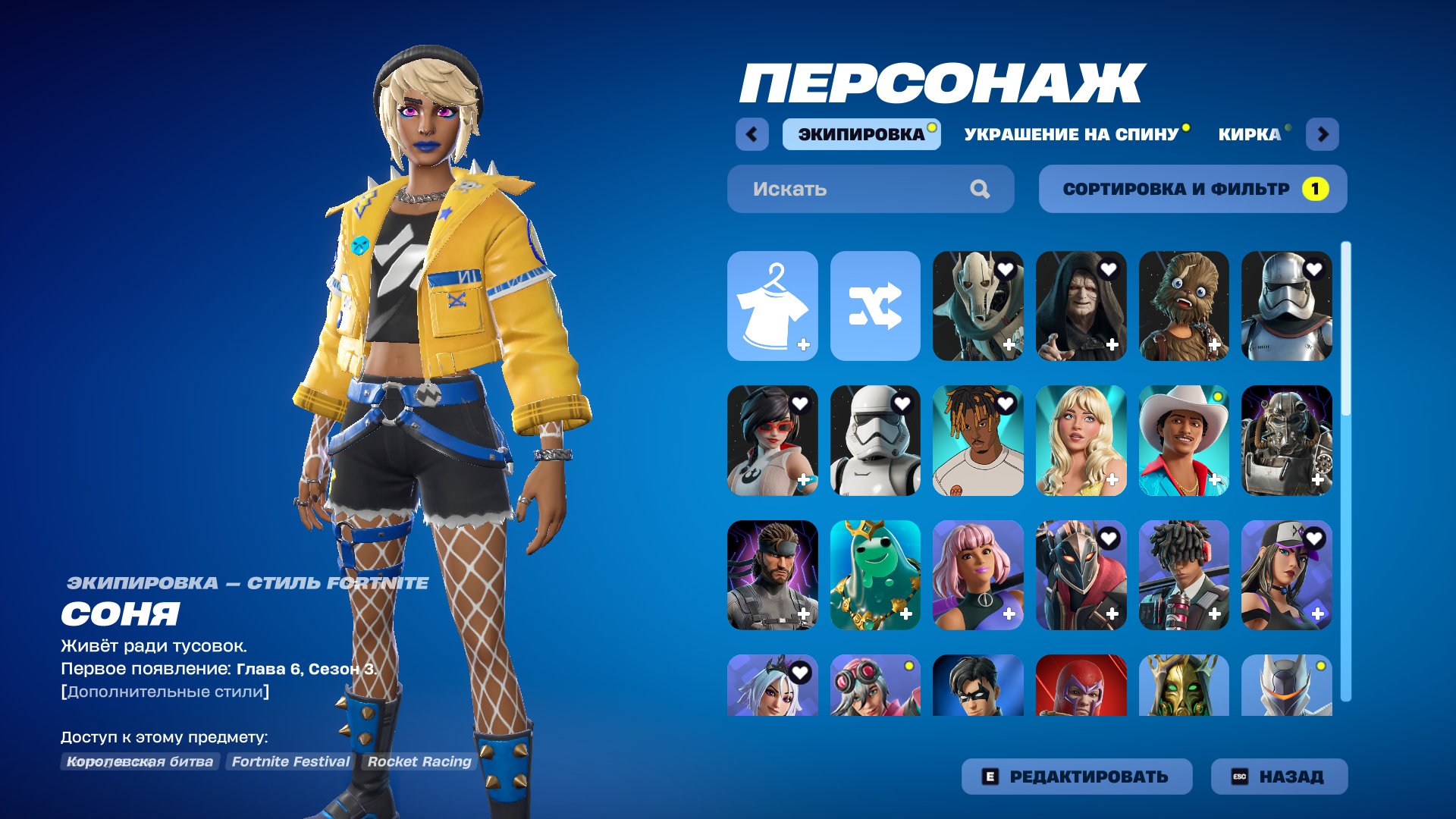Open the СОРТИРОВКА И ФИЛЬТР panel
This screenshot has height=819, width=1456.
pos(1192,189)
